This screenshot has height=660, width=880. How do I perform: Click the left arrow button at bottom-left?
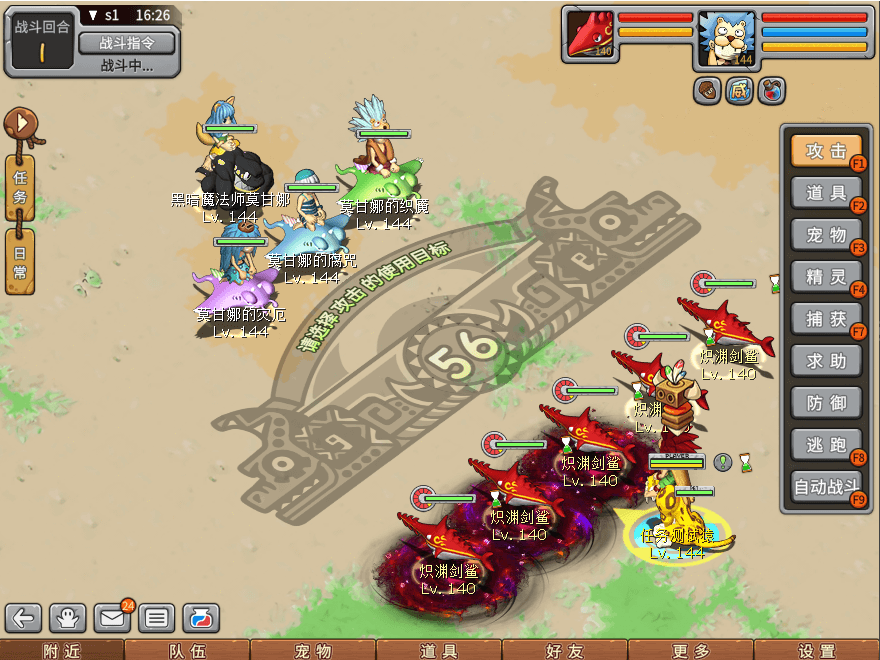coord(24,618)
